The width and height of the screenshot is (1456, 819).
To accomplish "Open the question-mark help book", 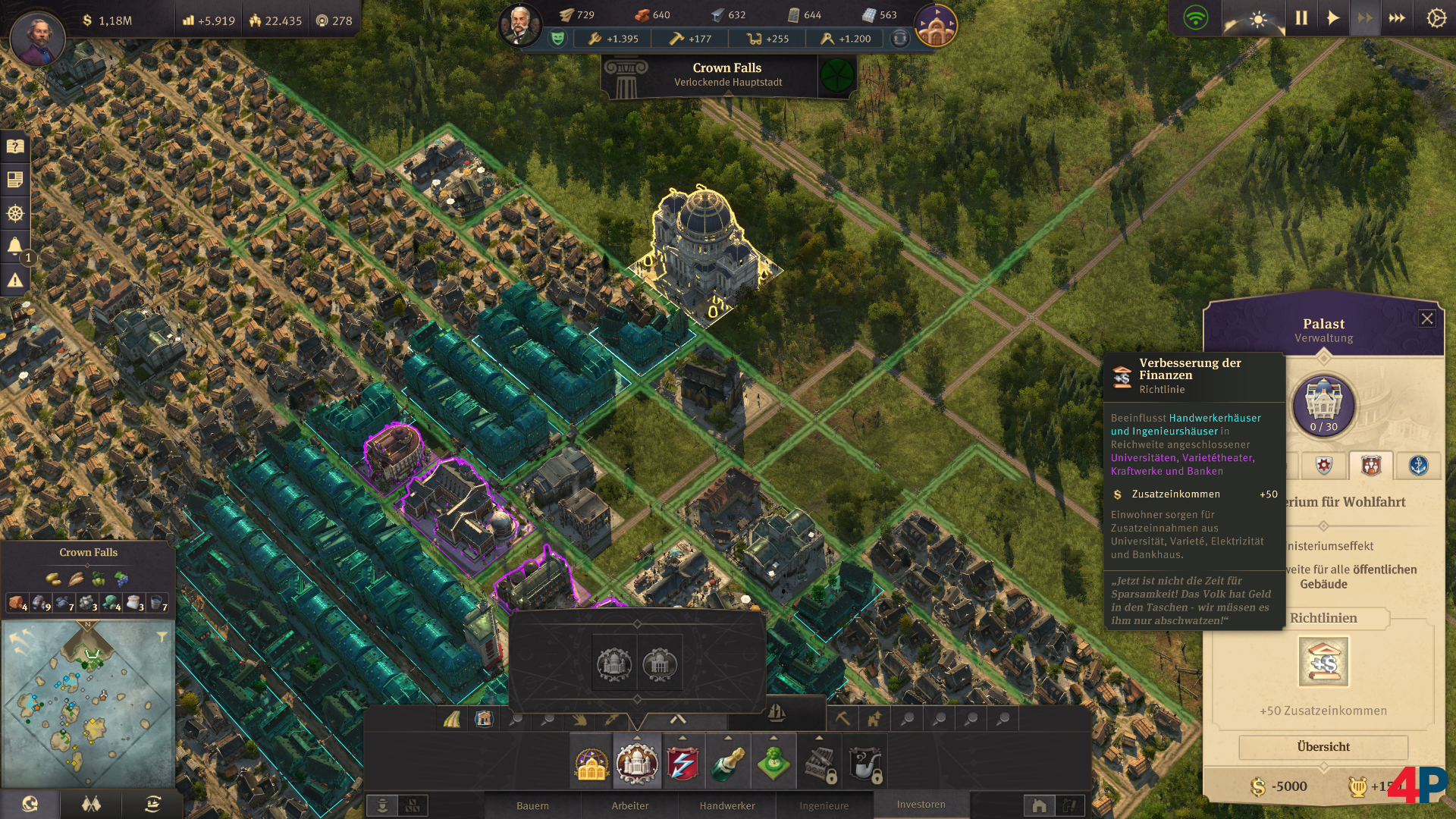I will [x=15, y=146].
